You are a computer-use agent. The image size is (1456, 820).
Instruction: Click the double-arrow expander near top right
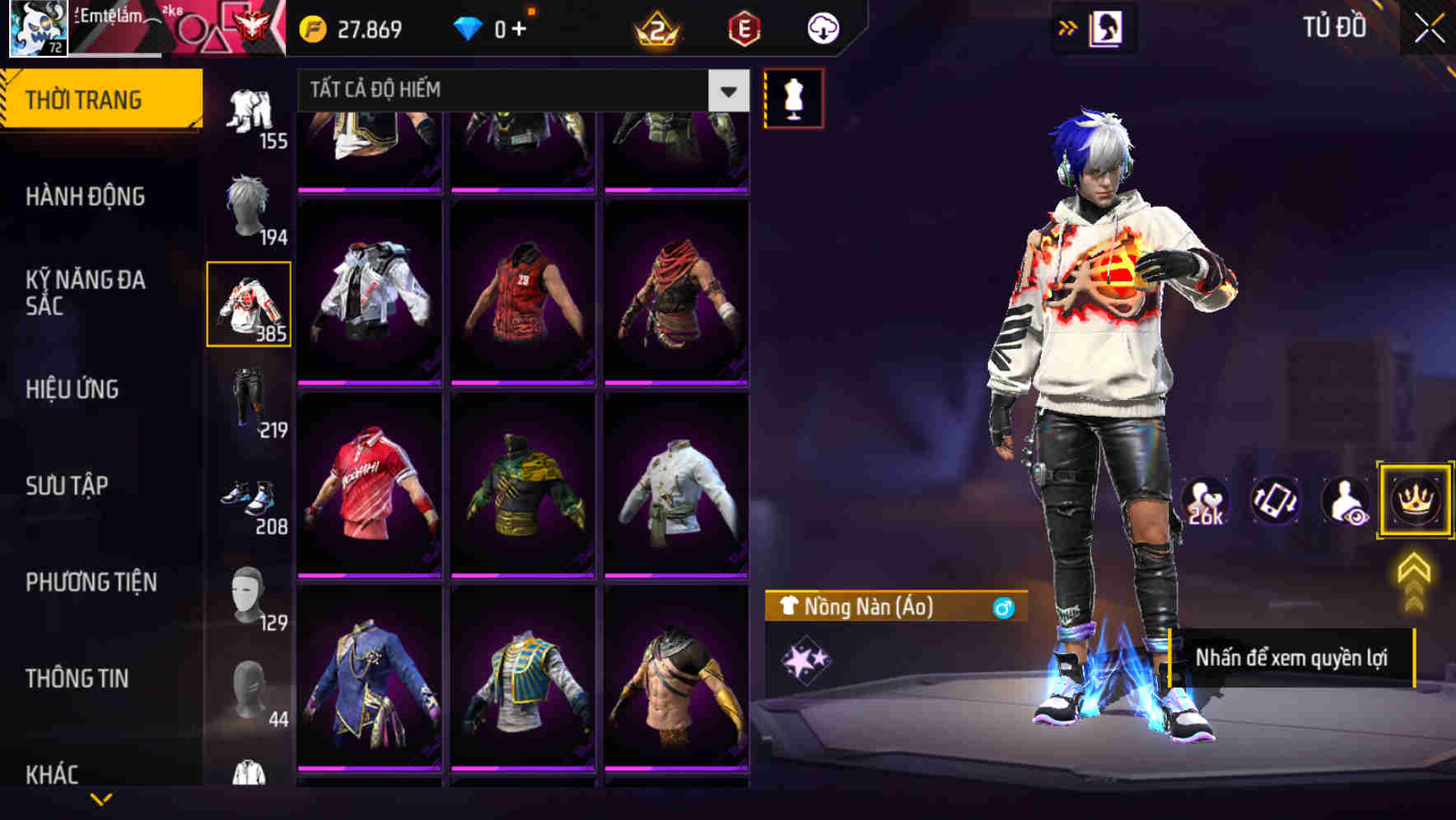tap(1067, 26)
